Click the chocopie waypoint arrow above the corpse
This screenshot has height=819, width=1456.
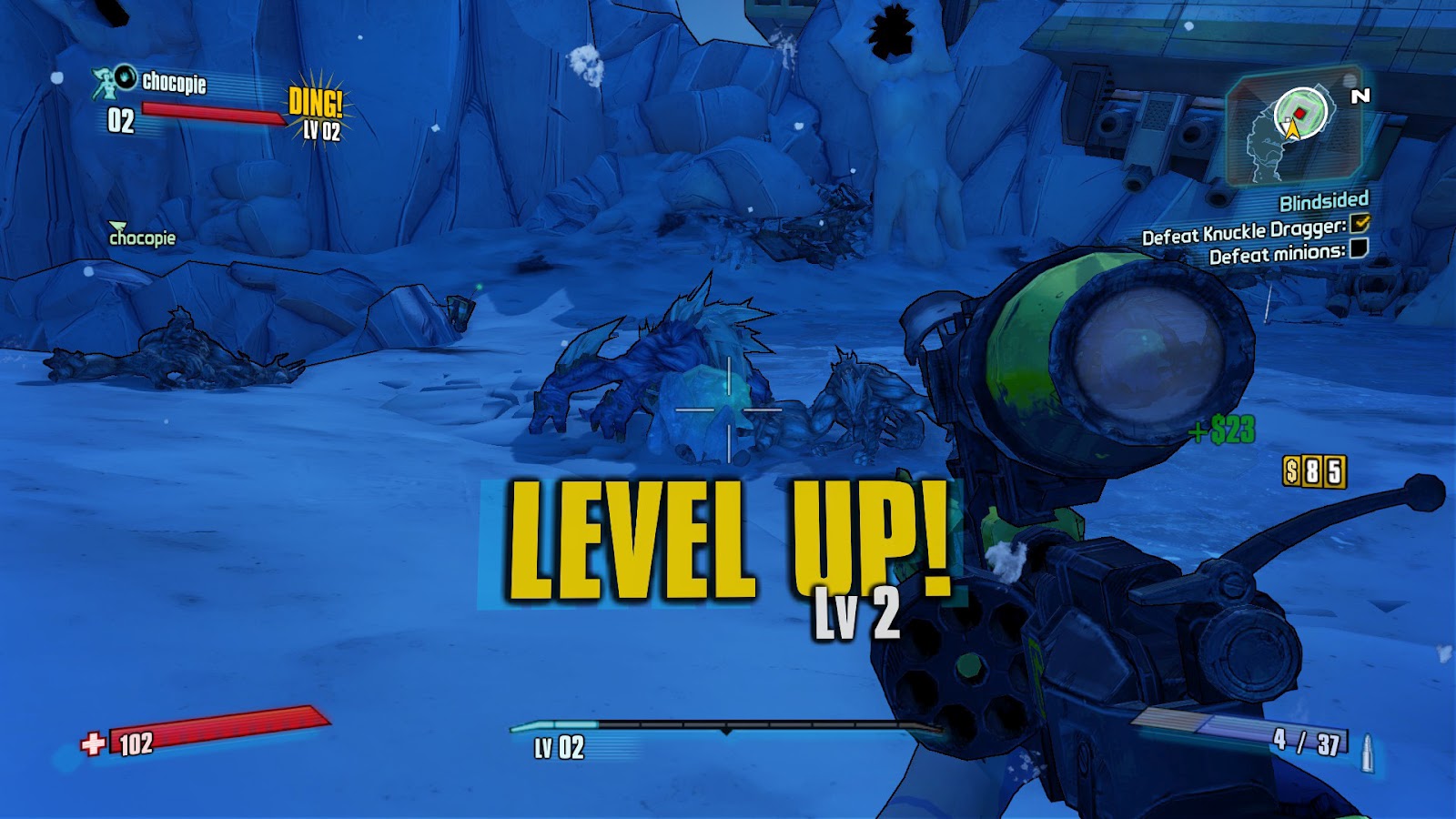[116, 227]
